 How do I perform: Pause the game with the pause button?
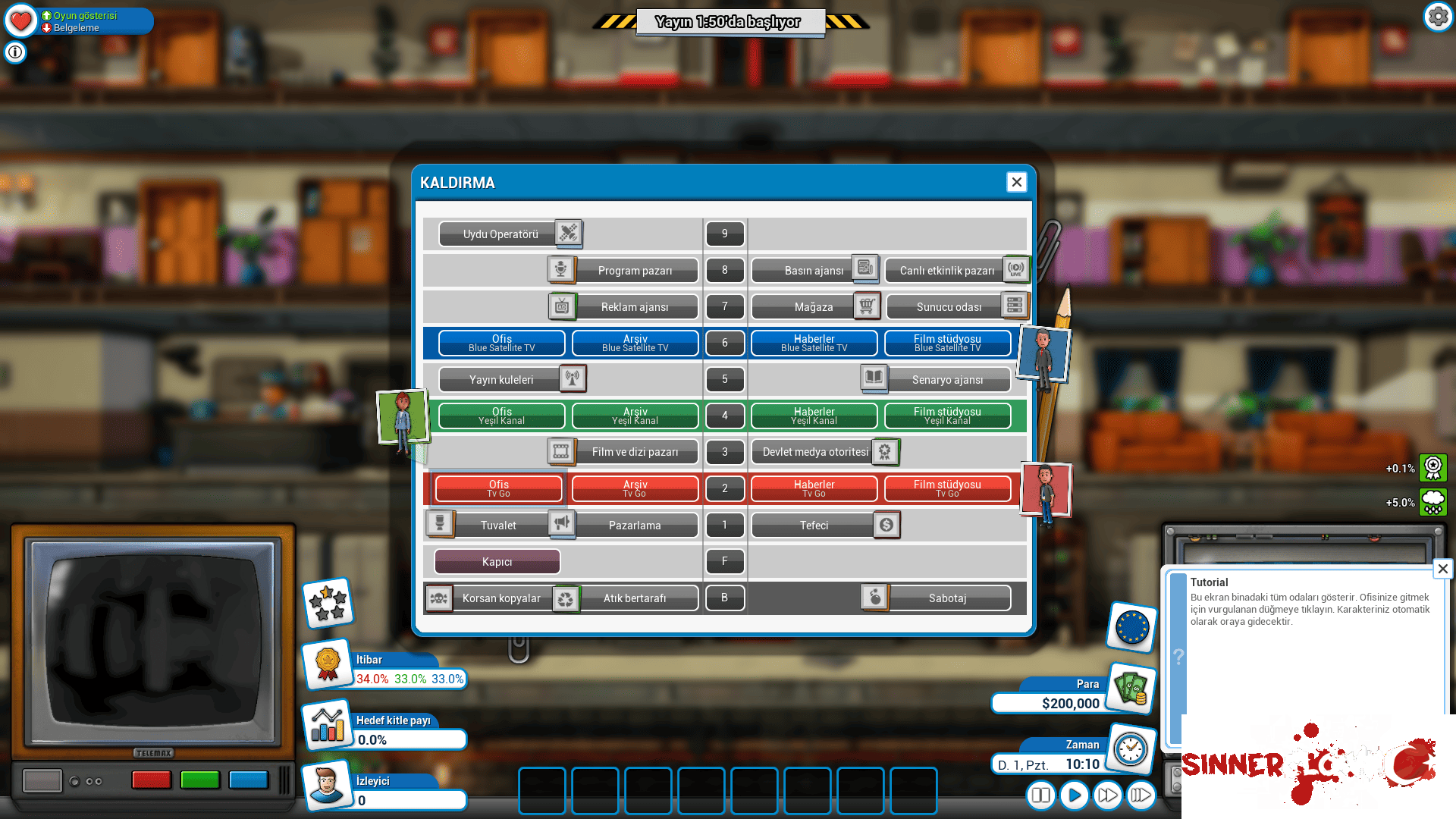[x=1040, y=795]
